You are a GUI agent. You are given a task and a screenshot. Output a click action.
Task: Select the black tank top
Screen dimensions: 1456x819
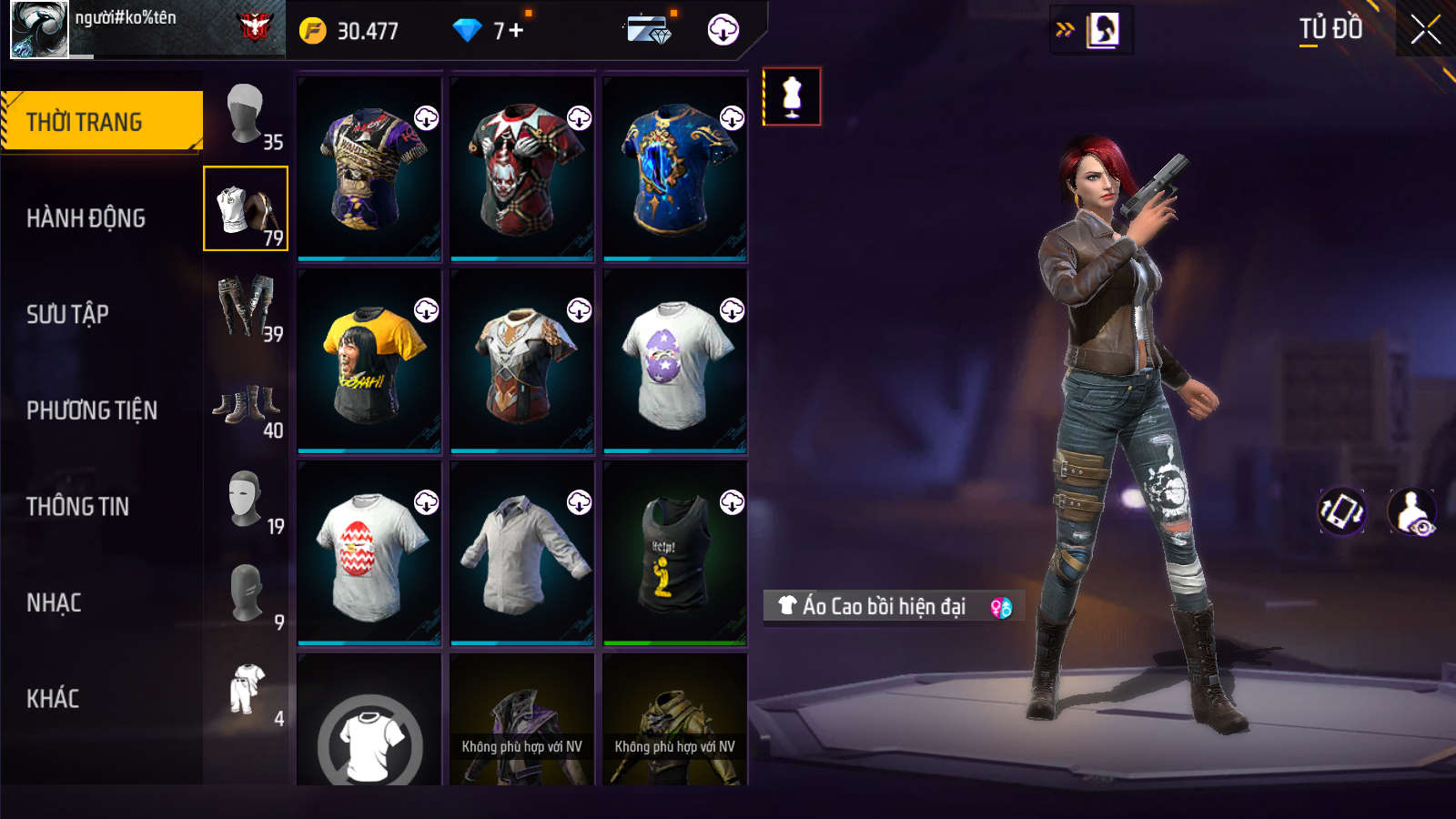point(675,553)
